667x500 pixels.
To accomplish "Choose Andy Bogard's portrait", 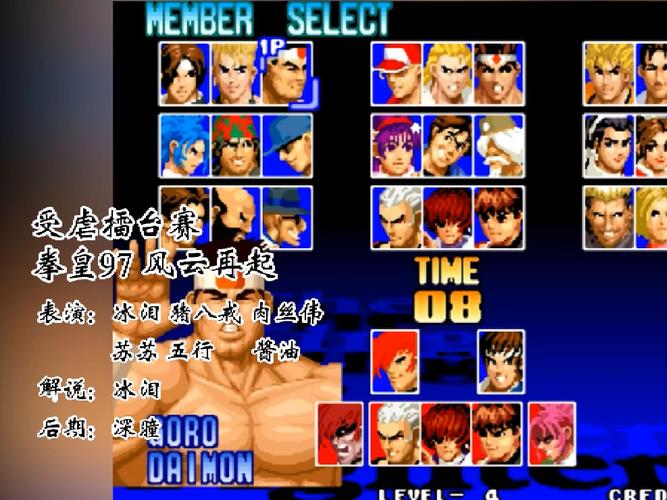I will tap(447, 73).
